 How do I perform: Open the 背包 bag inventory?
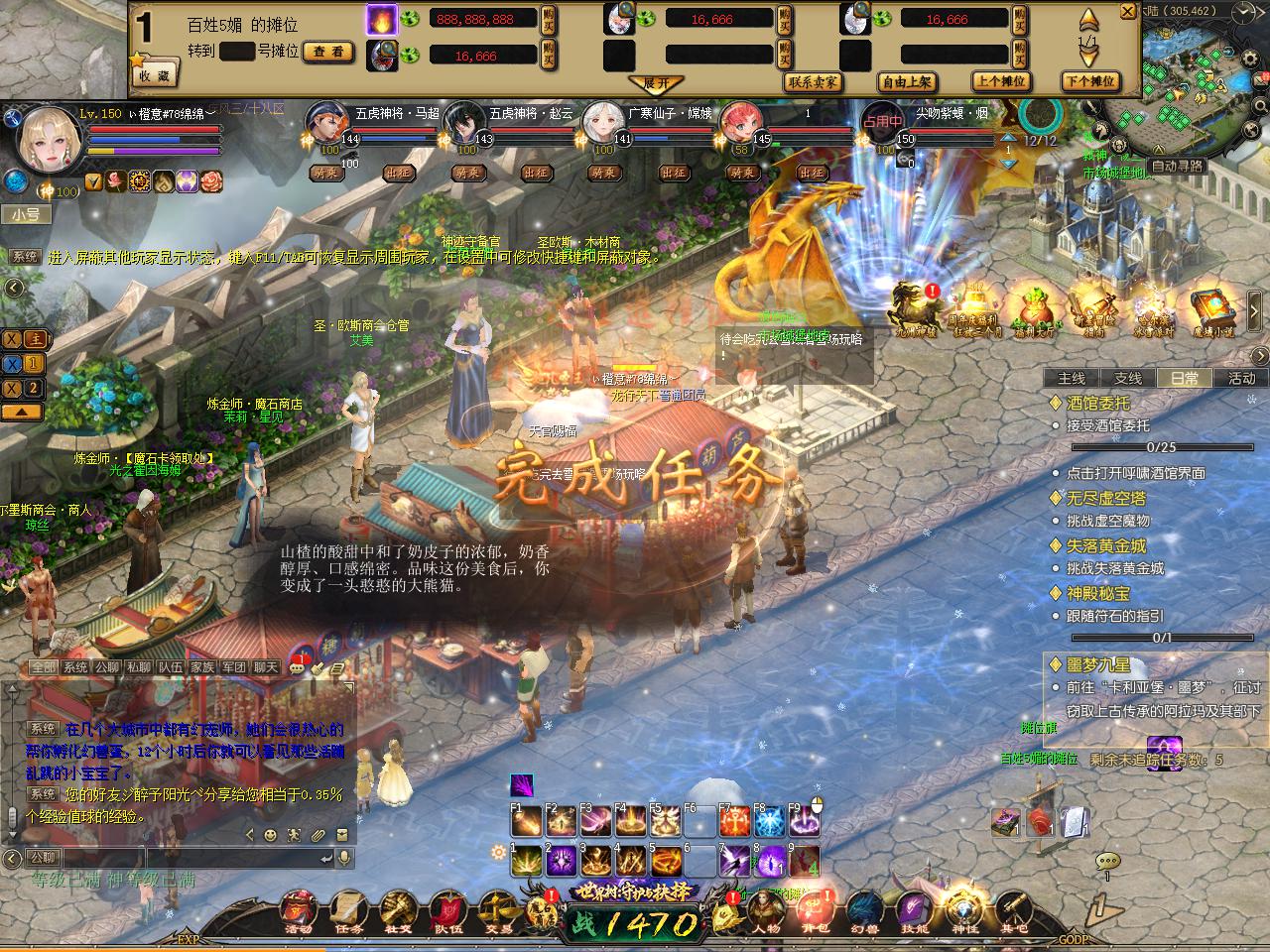pyautogui.click(x=815, y=910)
